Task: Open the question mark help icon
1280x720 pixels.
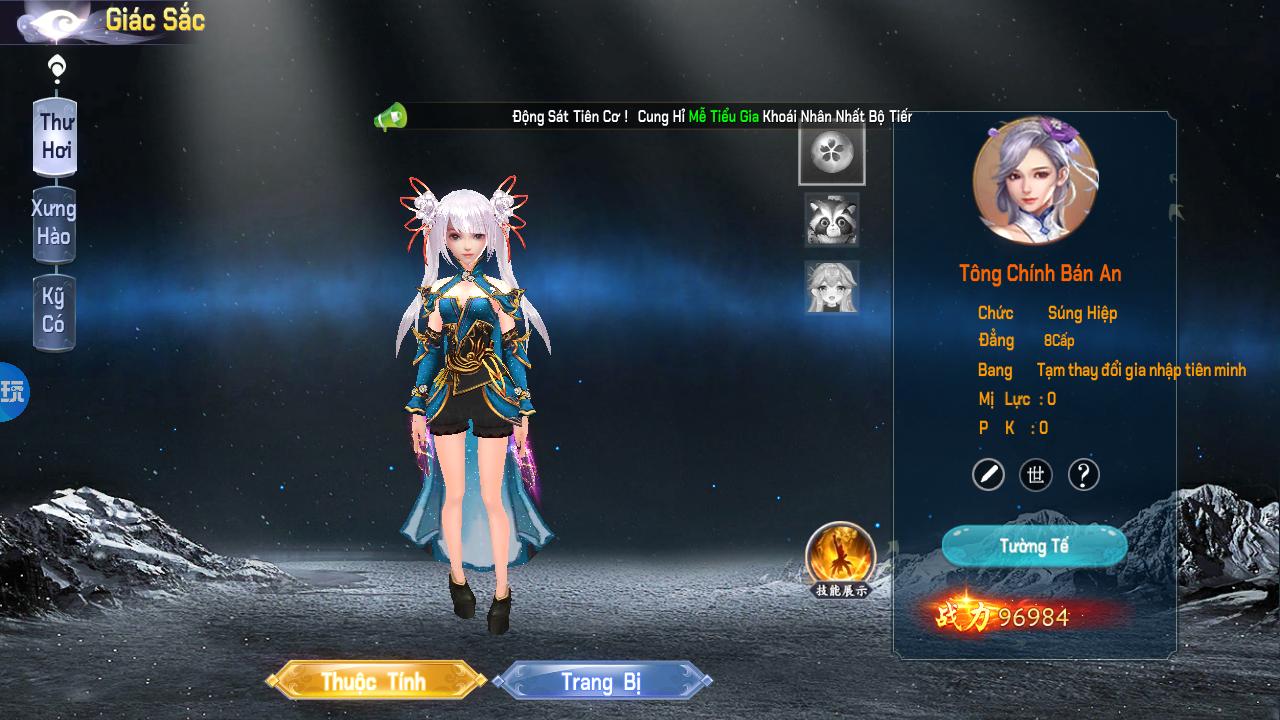Action: point(1084,474)
